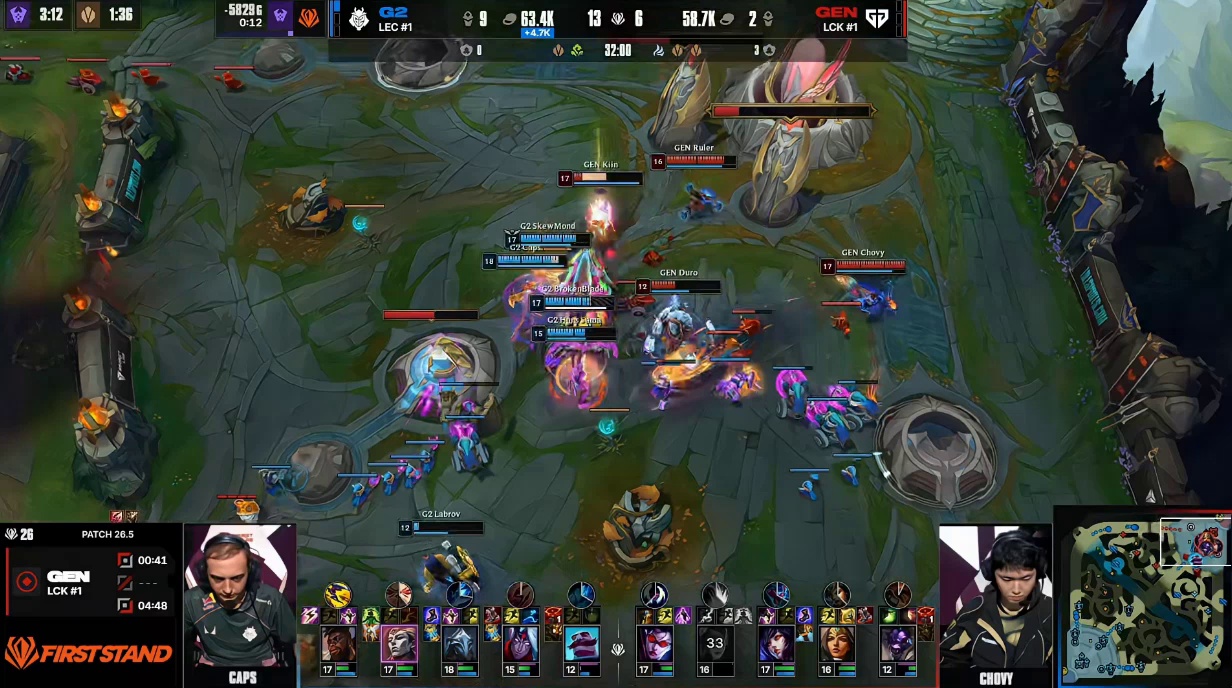The image size is (1232, 688).
Task: Select the Vayne portrait with red glasses
Action: pyautogui.click(x=655, y=644)
